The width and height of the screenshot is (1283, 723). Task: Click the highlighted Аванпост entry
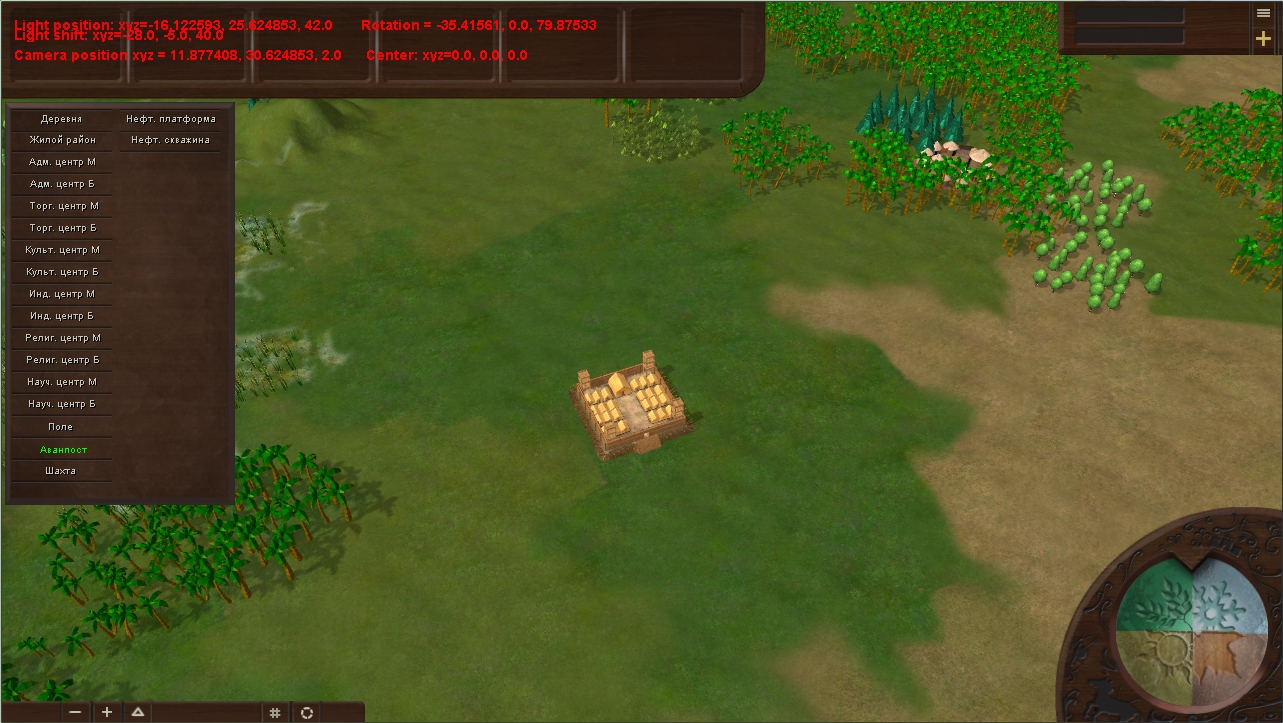point(62,450)
